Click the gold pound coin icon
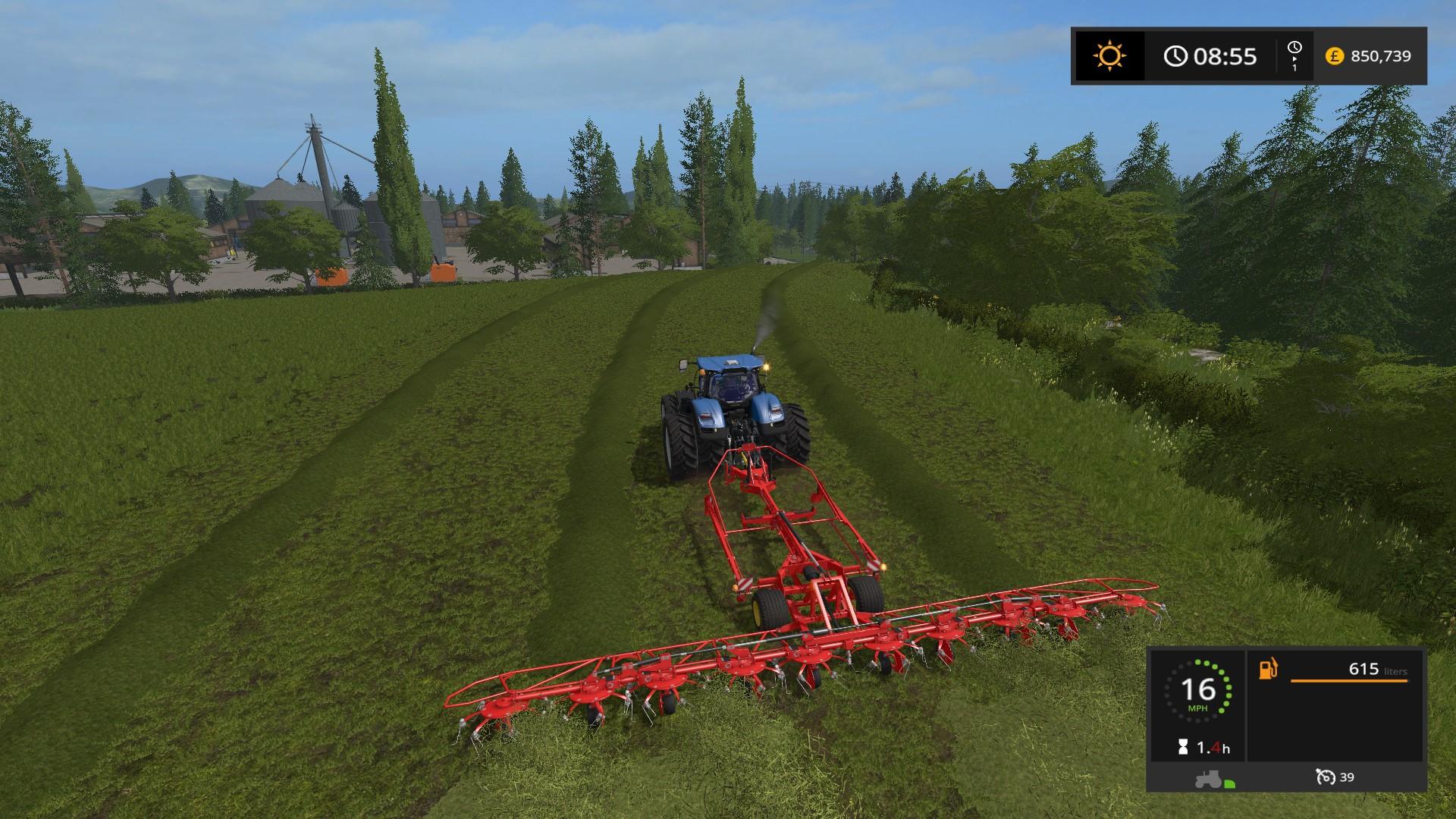Image resolution: width=1456 pixels, height=819 pixels. click(1335, 56)
